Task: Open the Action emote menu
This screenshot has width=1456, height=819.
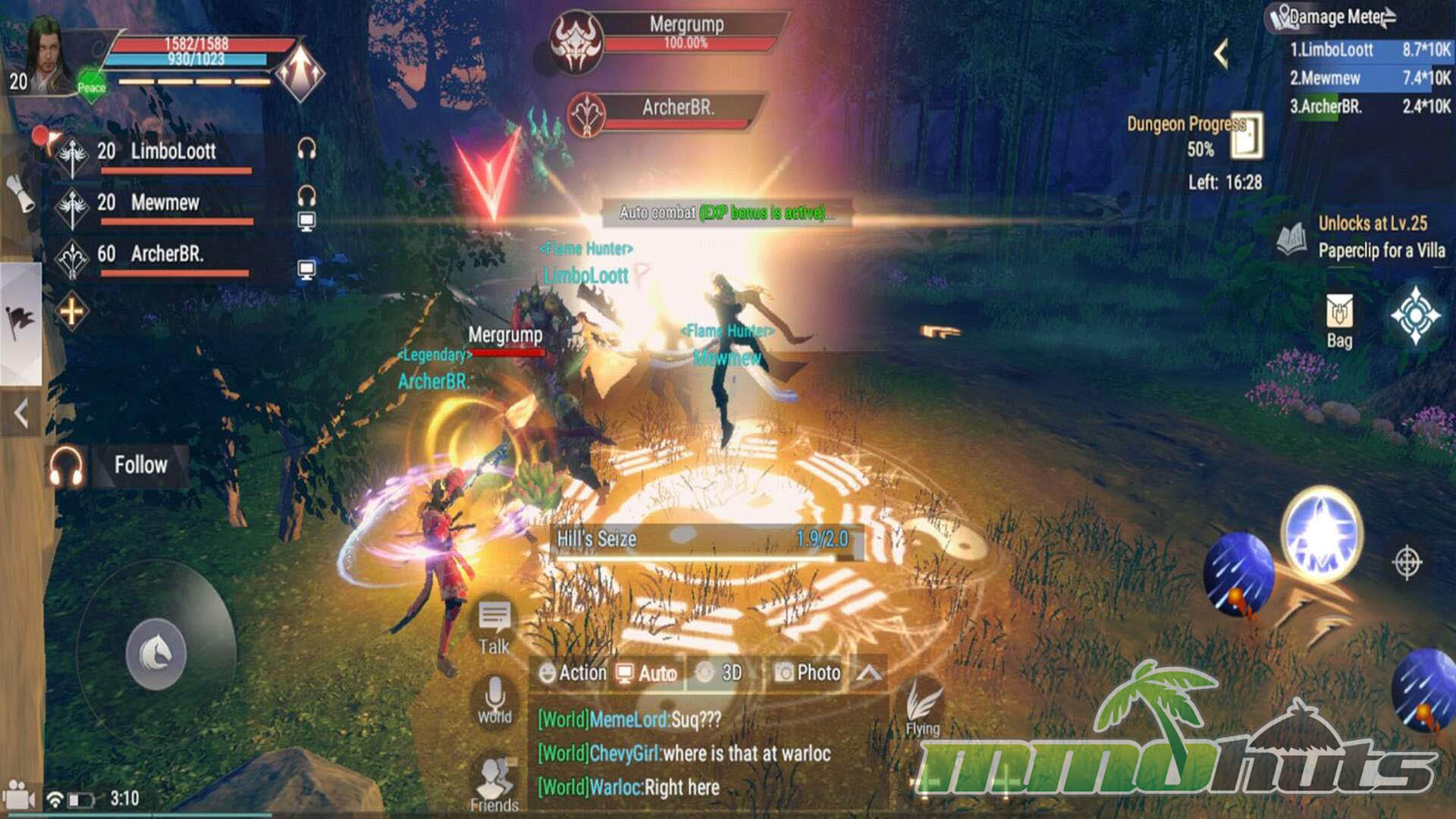Action: tap(572, 673)
